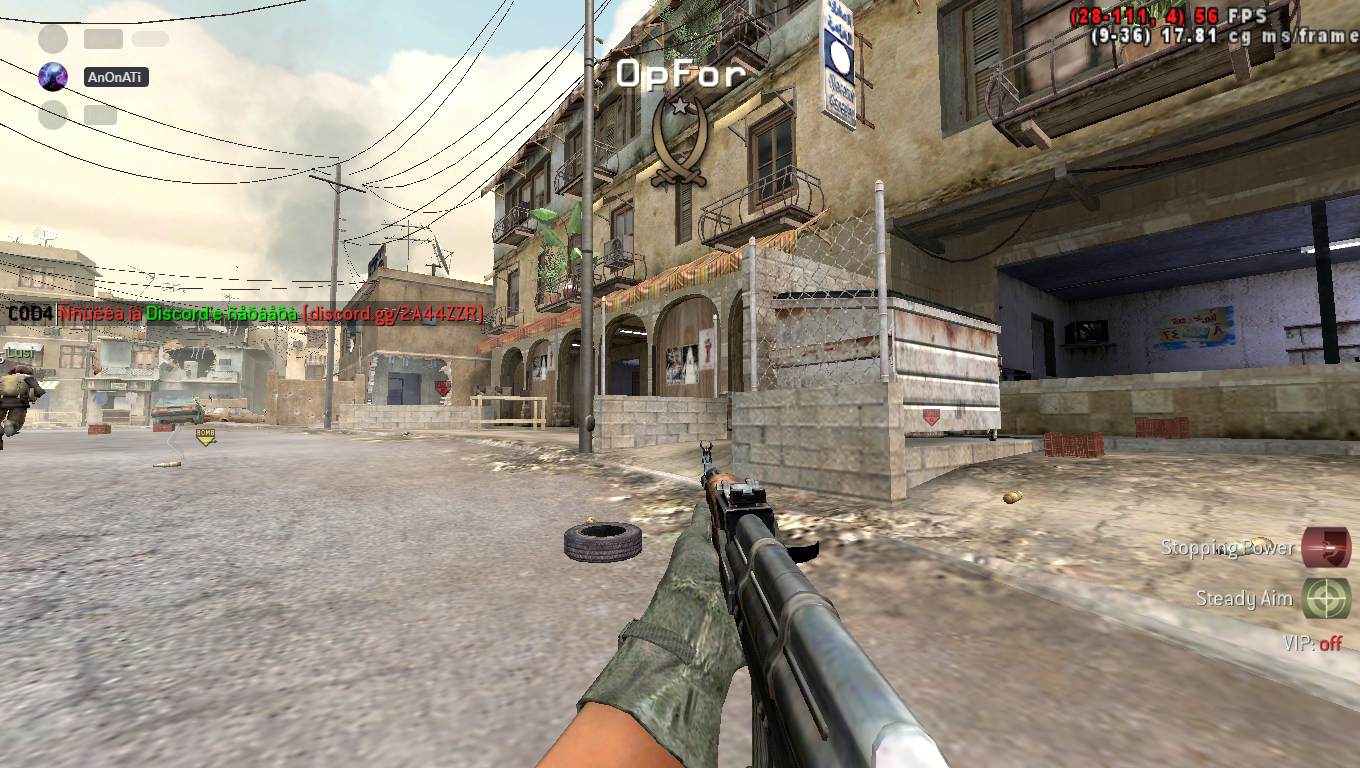Image resolution: width=1360 pixels, height=768 pixels.
Task: Click AnOnATi's avatar in the voice overlay
Action: [x=53, y=77]
